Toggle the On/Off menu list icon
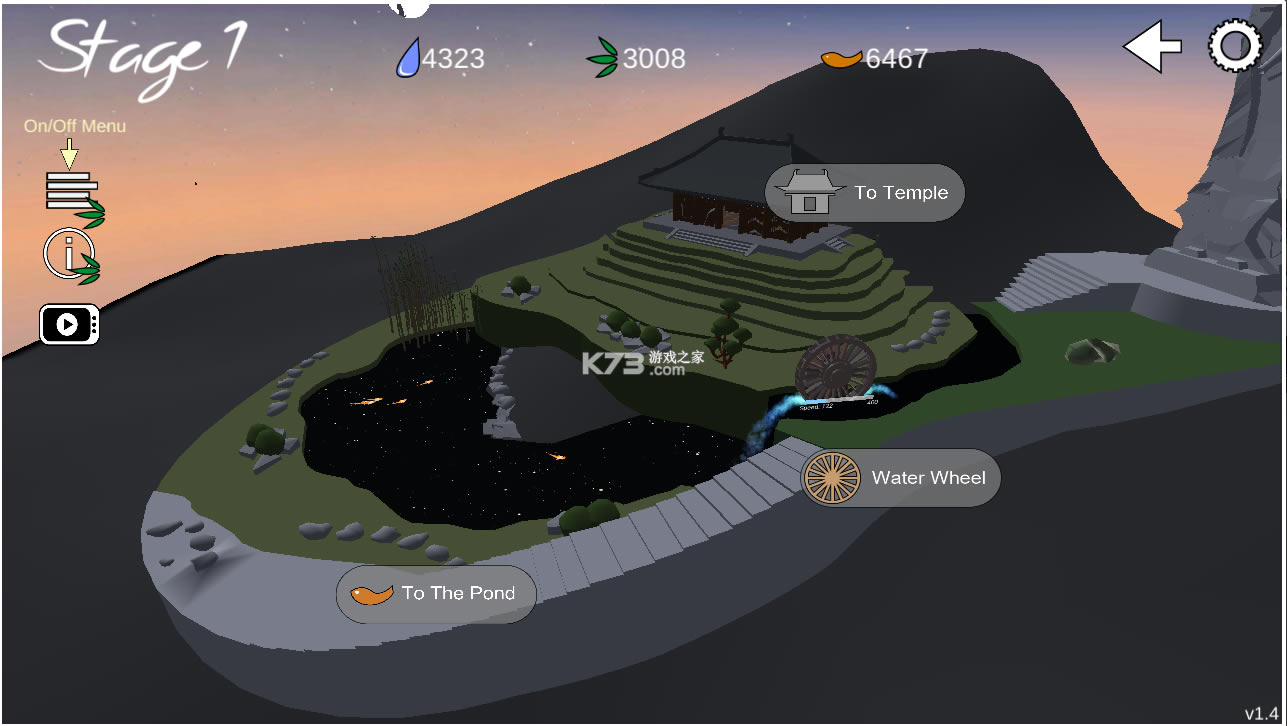This screenshot has width=1287, height=726. click(73, 193)
